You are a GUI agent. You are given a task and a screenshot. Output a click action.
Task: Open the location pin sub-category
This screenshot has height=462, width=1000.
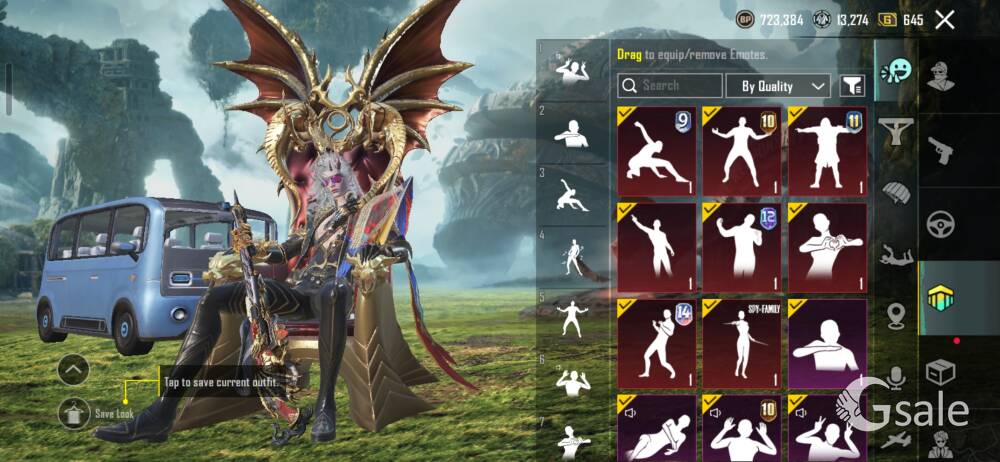click(x=896, y=314)
